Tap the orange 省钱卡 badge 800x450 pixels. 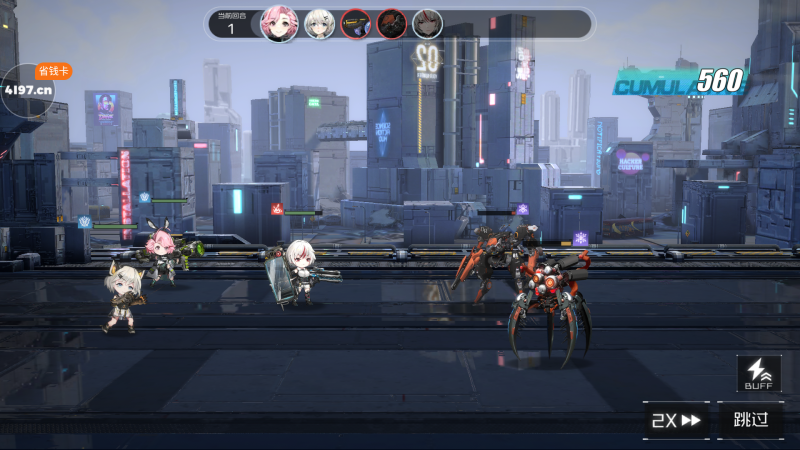(x=54, y=71)
